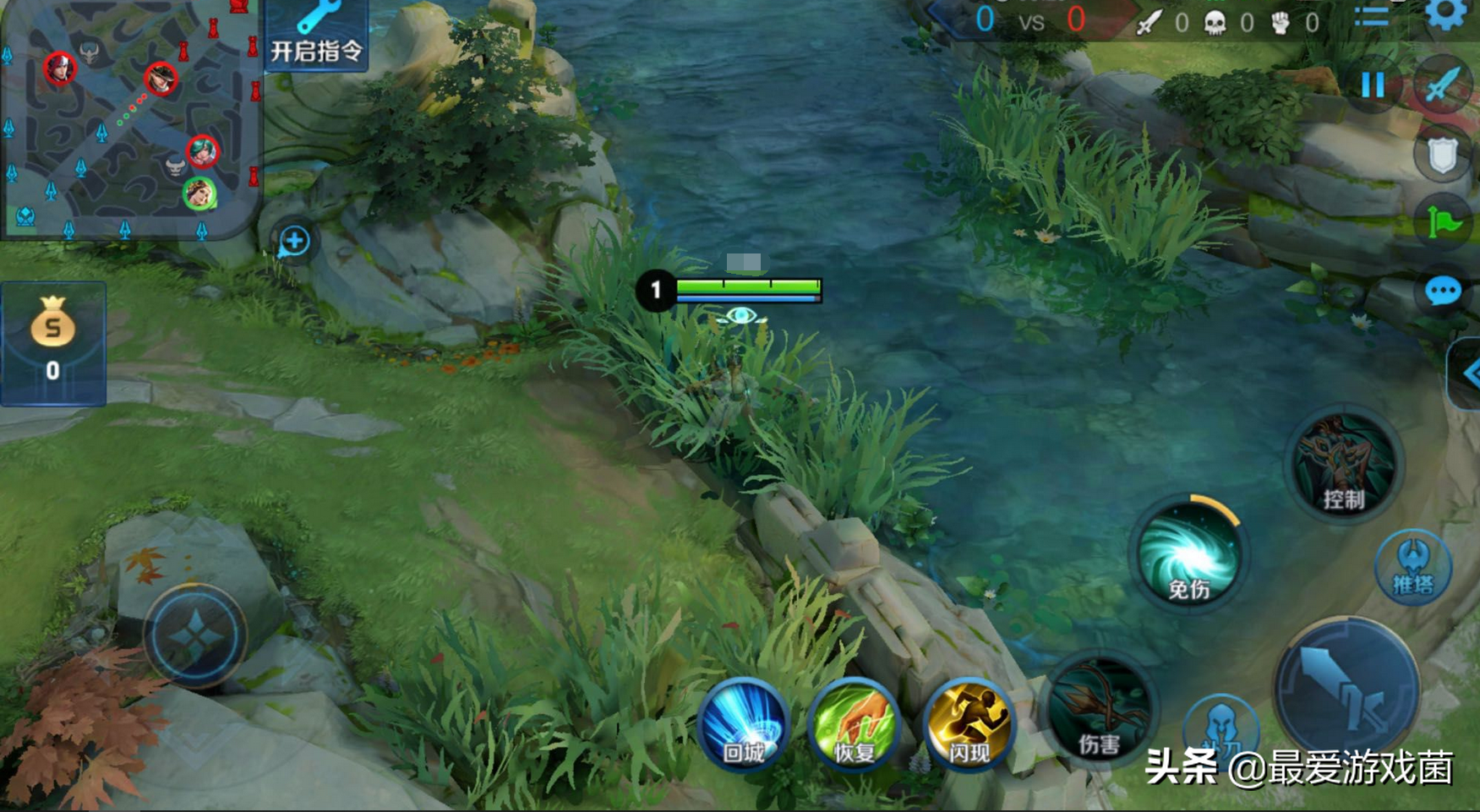Open the quick chat bubble
Image resolution: width=1480 pixels, height=812 pixels.
point(1443,292)
